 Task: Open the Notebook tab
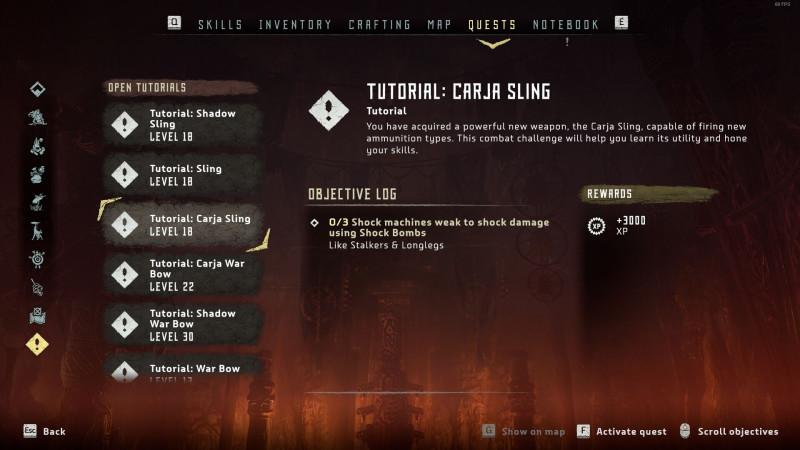tap(565, 24)
